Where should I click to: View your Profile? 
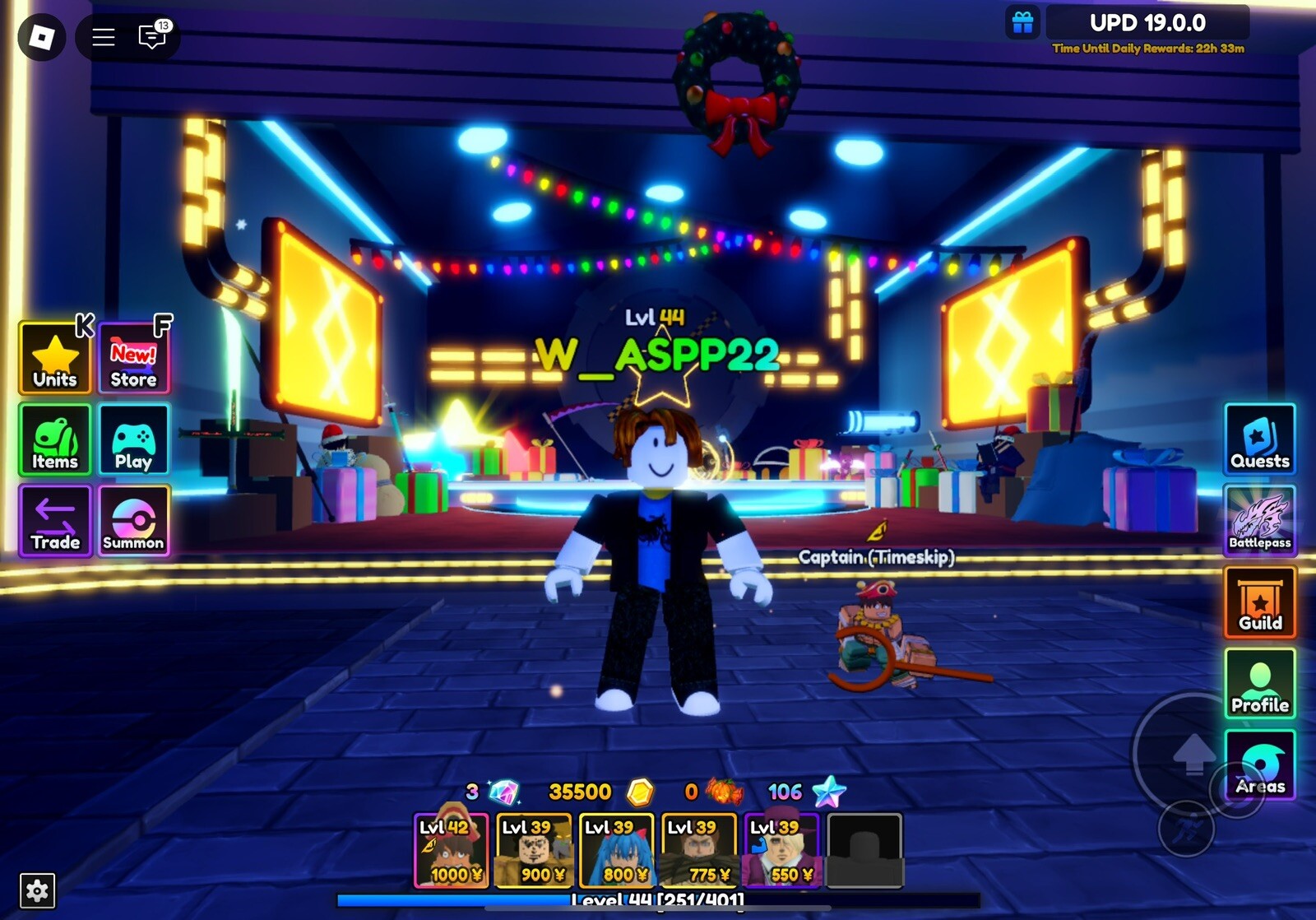click(x=1260, y=684)
